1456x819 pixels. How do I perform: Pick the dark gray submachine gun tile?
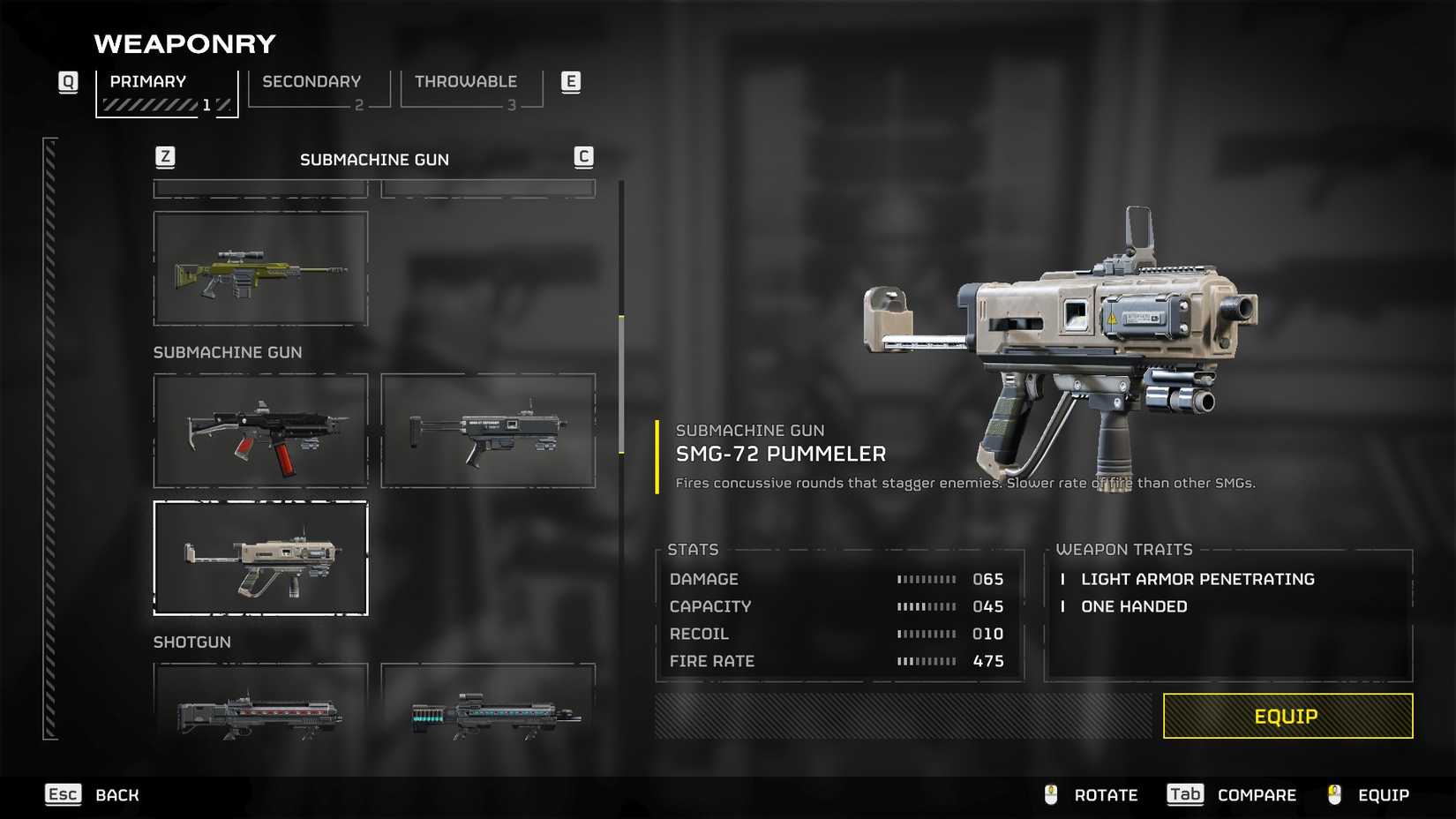point(488,431)
